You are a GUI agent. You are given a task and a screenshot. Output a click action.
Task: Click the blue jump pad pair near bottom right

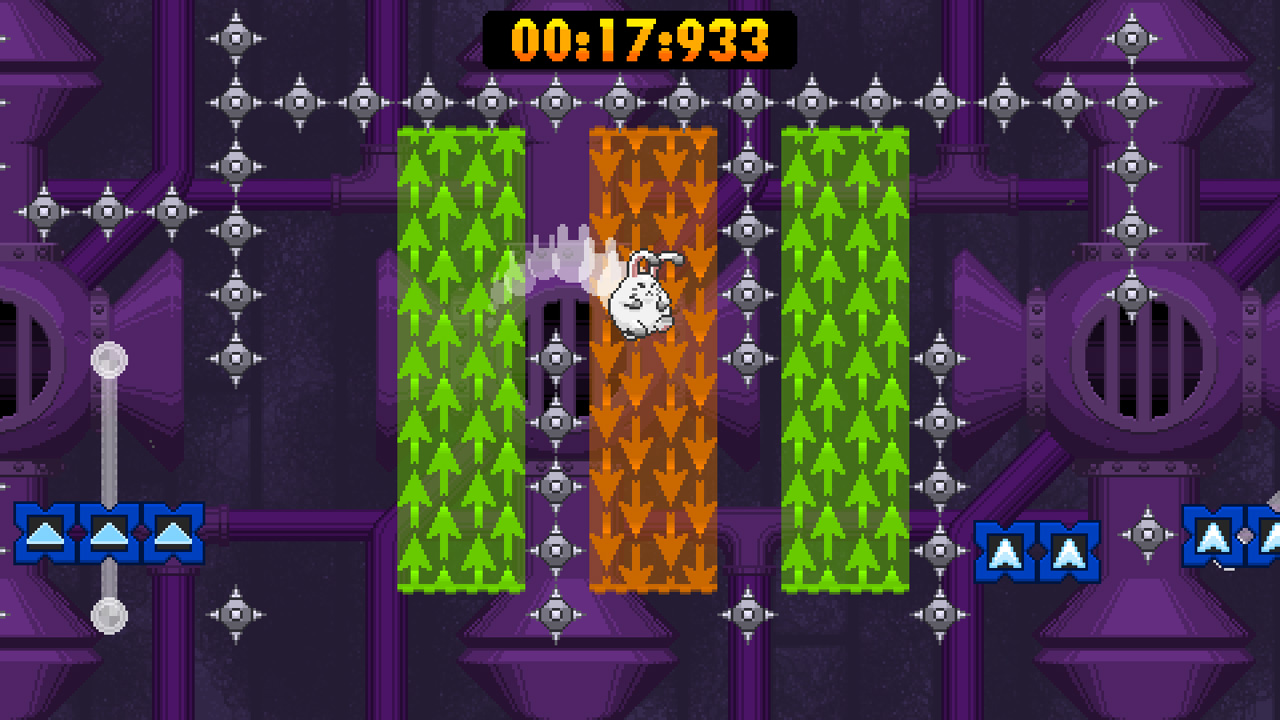pyautogui.click(x=1037, y=550)
